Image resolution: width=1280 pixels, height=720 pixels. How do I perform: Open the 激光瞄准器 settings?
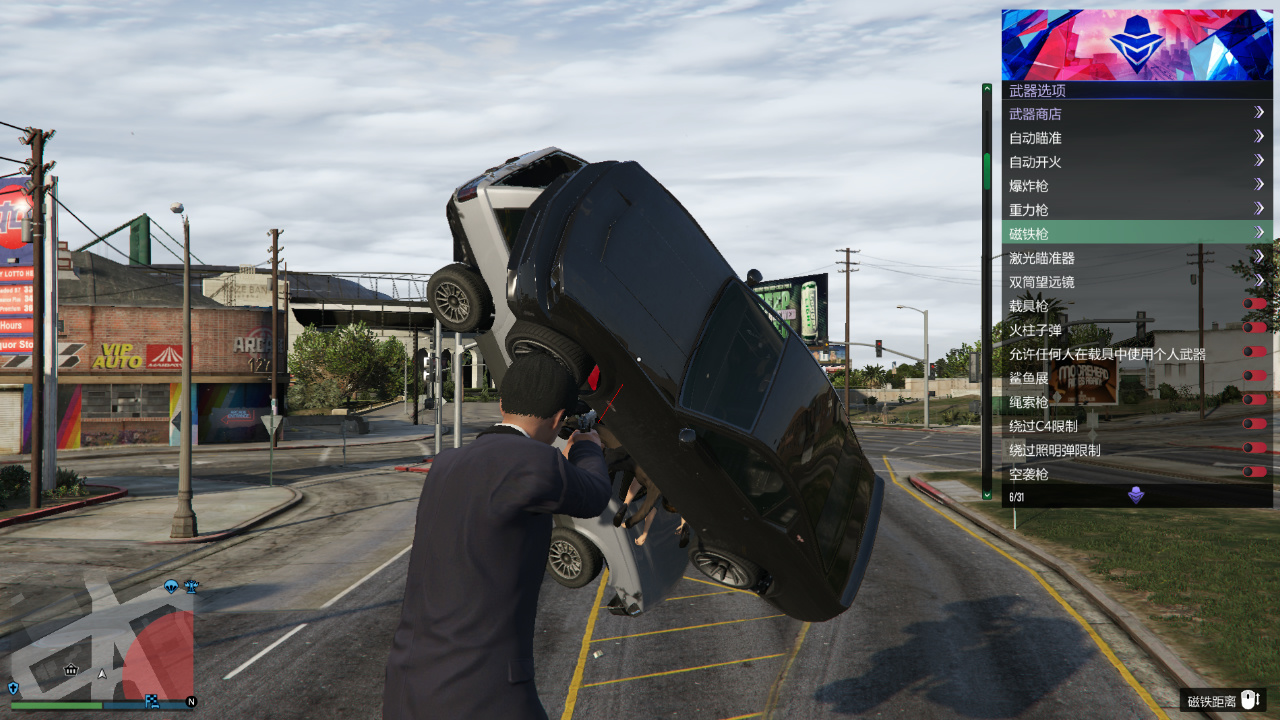[x=1136, y=258]
